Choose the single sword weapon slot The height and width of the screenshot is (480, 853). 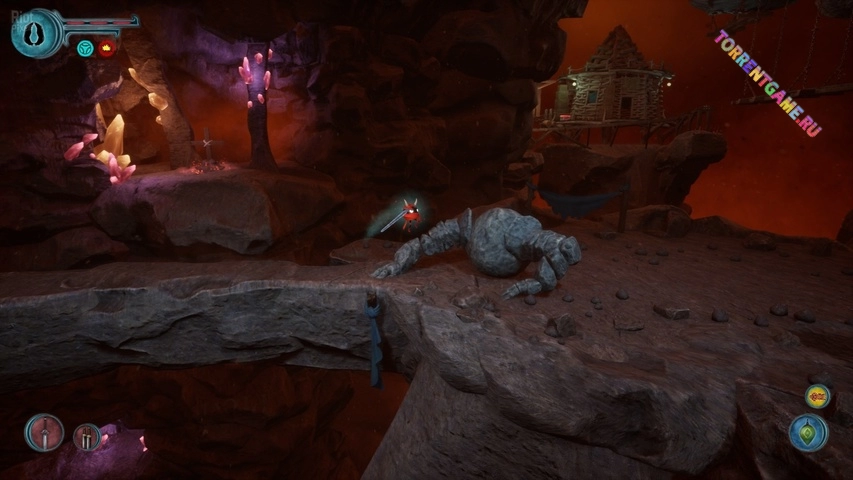44,432
